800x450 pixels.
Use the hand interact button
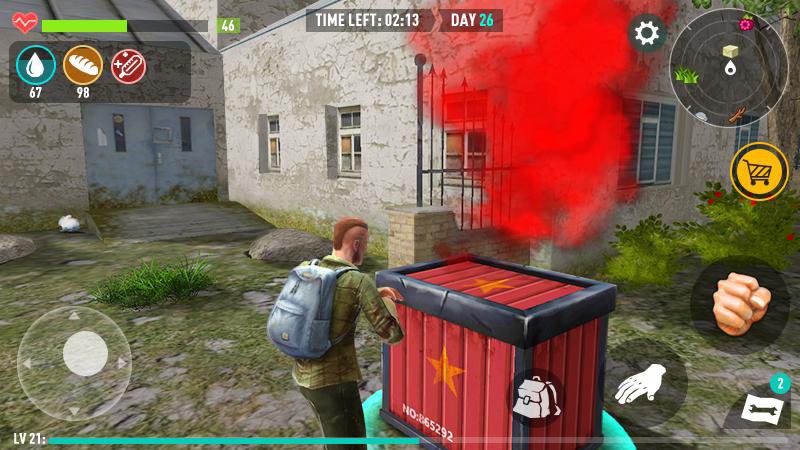648,381
